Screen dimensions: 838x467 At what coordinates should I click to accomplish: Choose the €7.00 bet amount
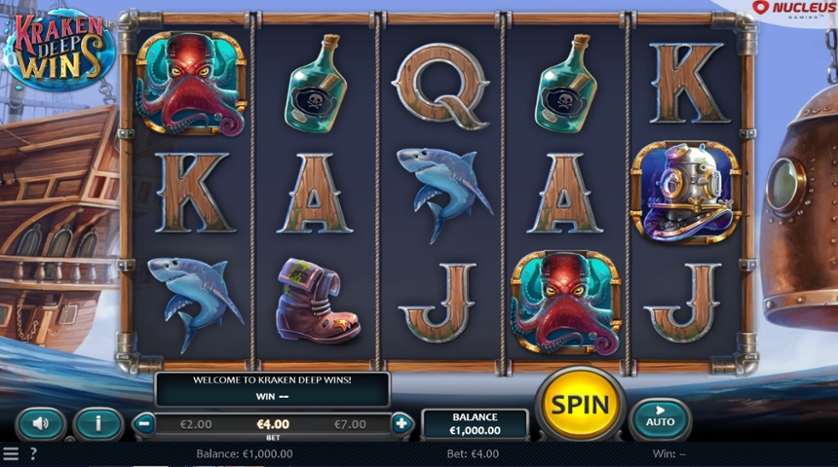(351, 424)
